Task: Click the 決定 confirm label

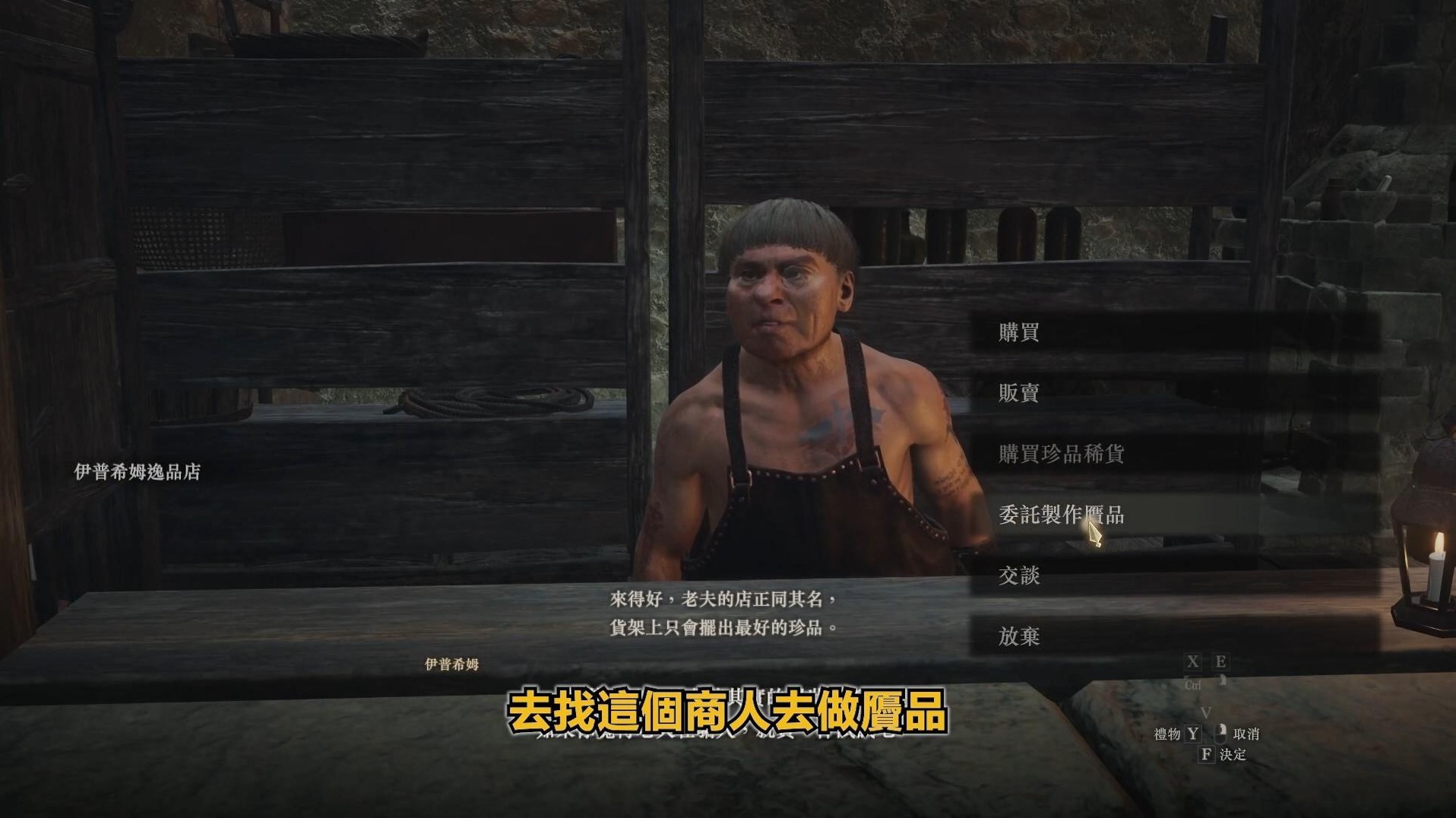Action: pyautogui.click(x=1234, y=754)
